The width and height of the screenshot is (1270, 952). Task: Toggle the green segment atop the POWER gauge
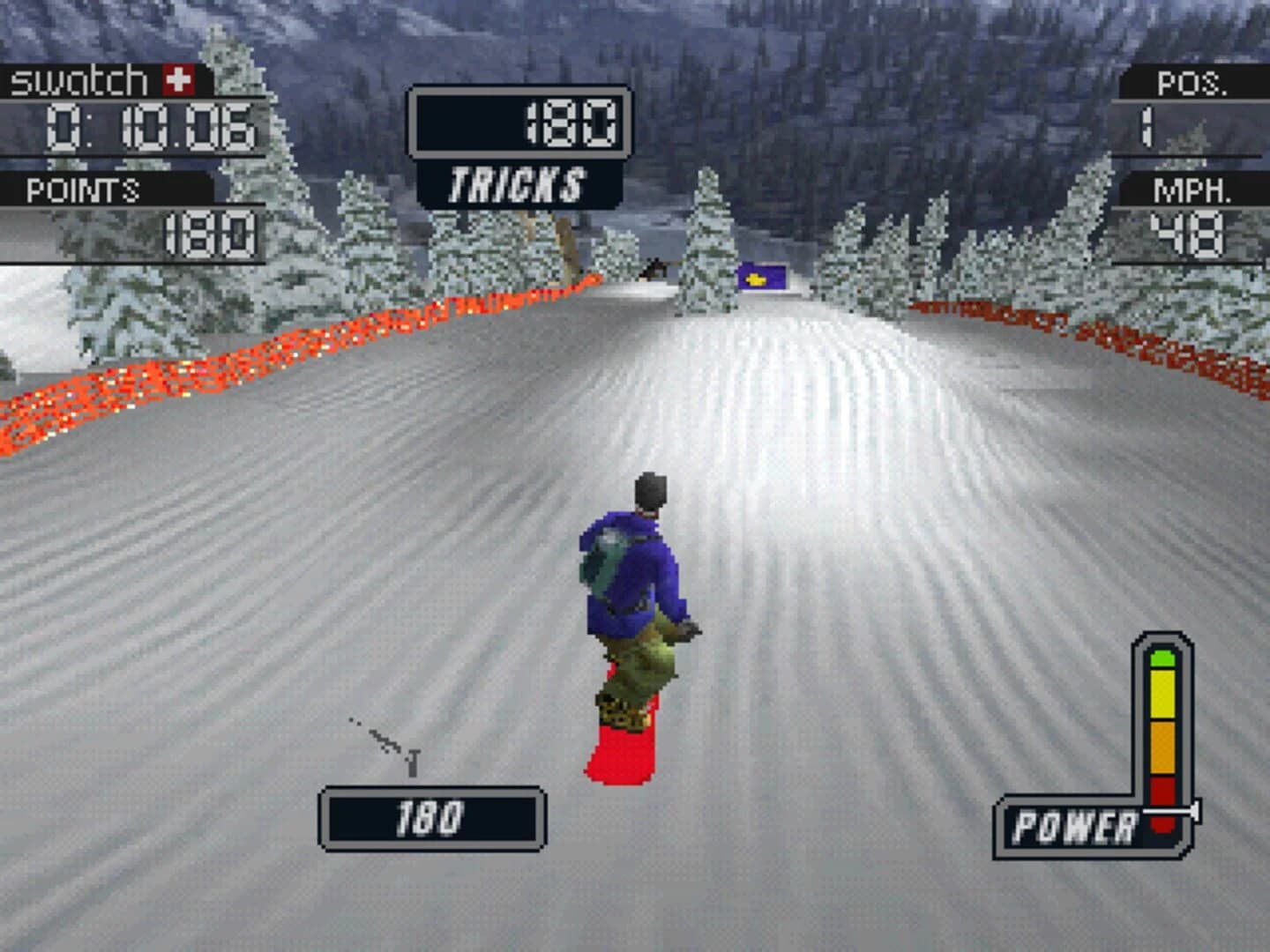point(1162,658)
